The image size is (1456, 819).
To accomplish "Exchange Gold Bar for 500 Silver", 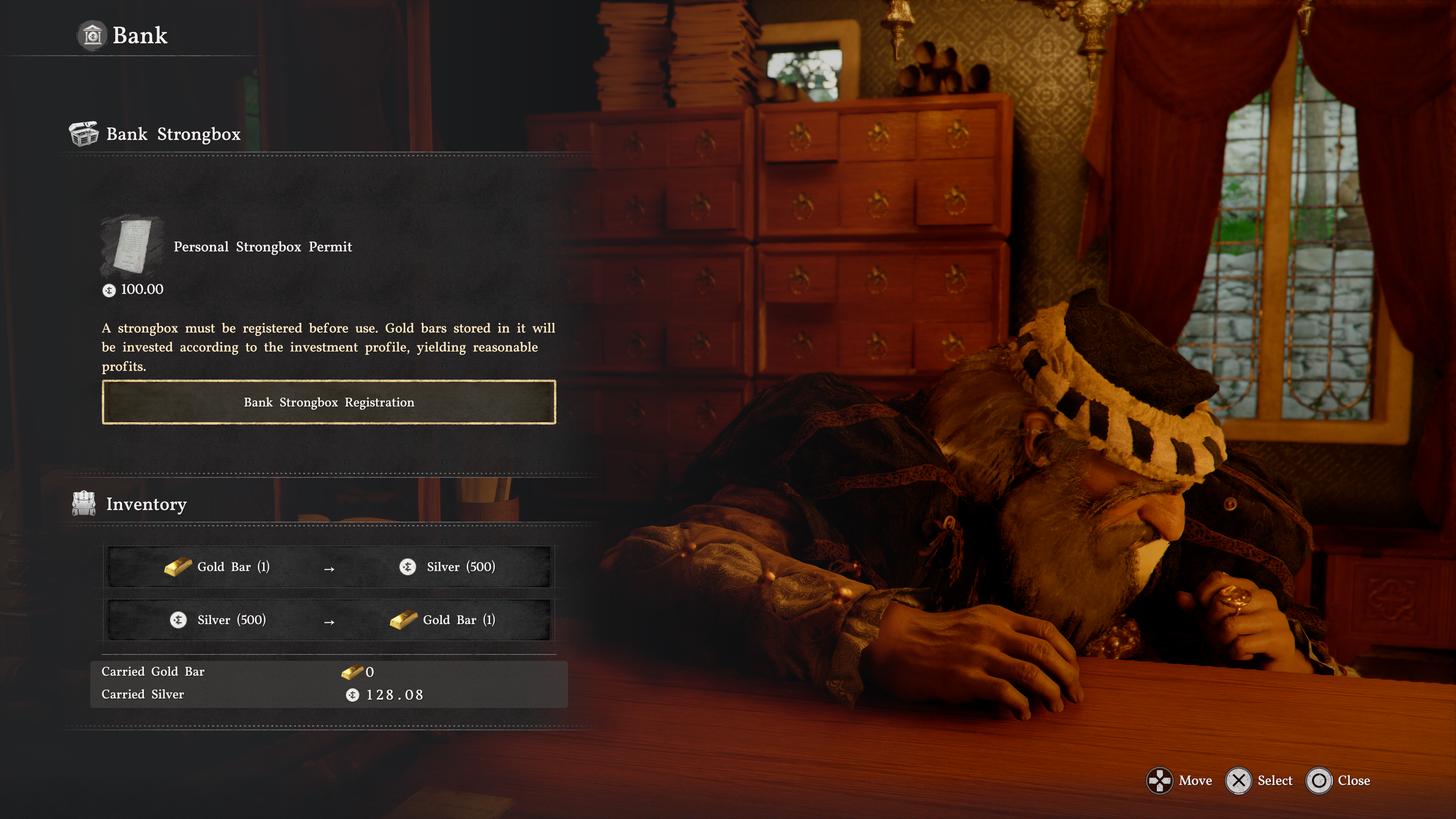I will pyautogui.click(x=328, y=567).
